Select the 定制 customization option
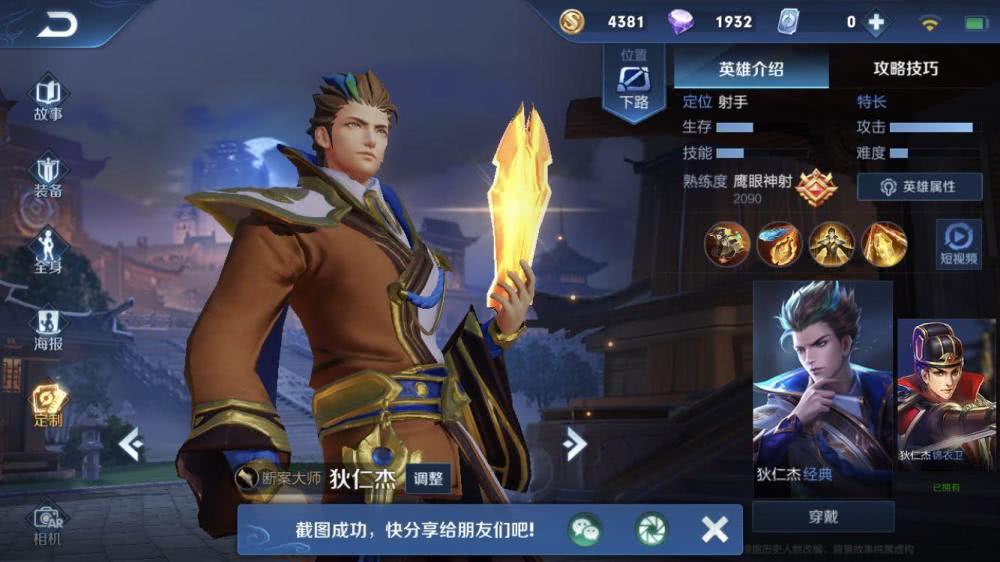The width and height of the screenshot is (1000, 562). (x=48, y=405)
